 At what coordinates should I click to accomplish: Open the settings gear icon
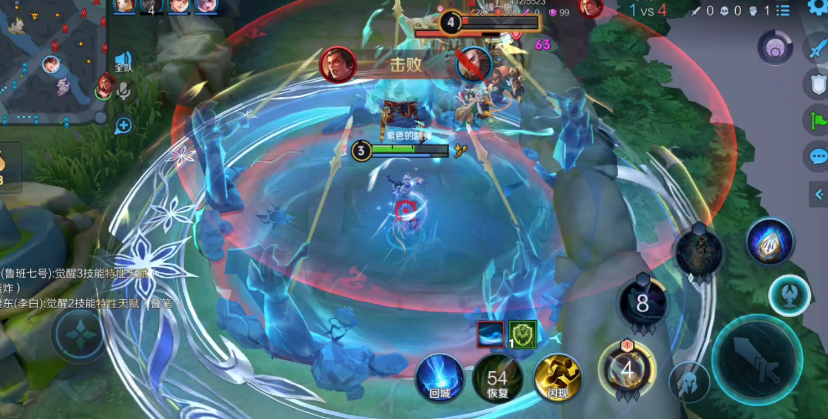coord(816,8)
